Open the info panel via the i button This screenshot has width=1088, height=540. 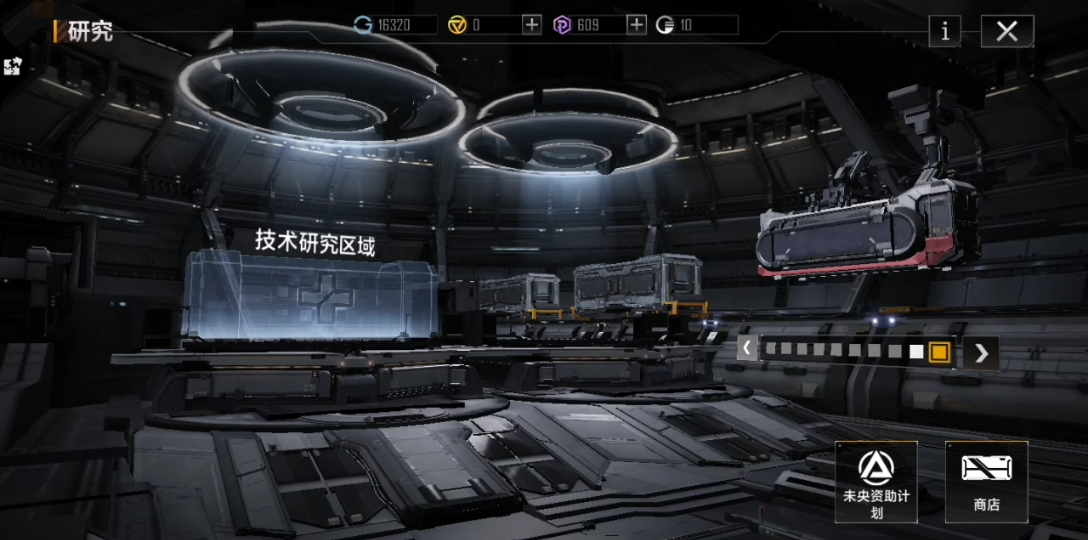(x=944, y=31)
